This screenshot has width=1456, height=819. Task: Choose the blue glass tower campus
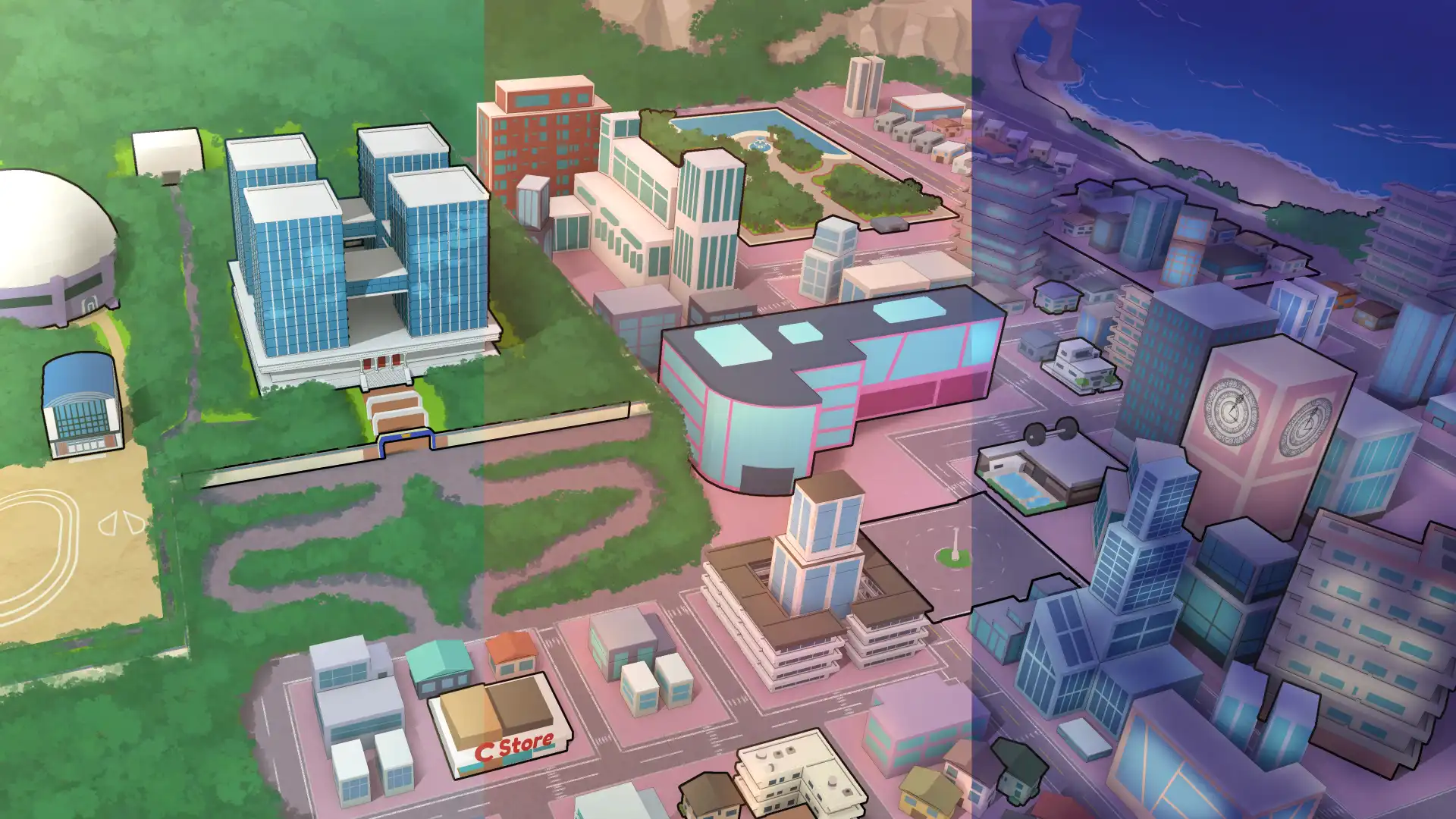tap(360, 258)
